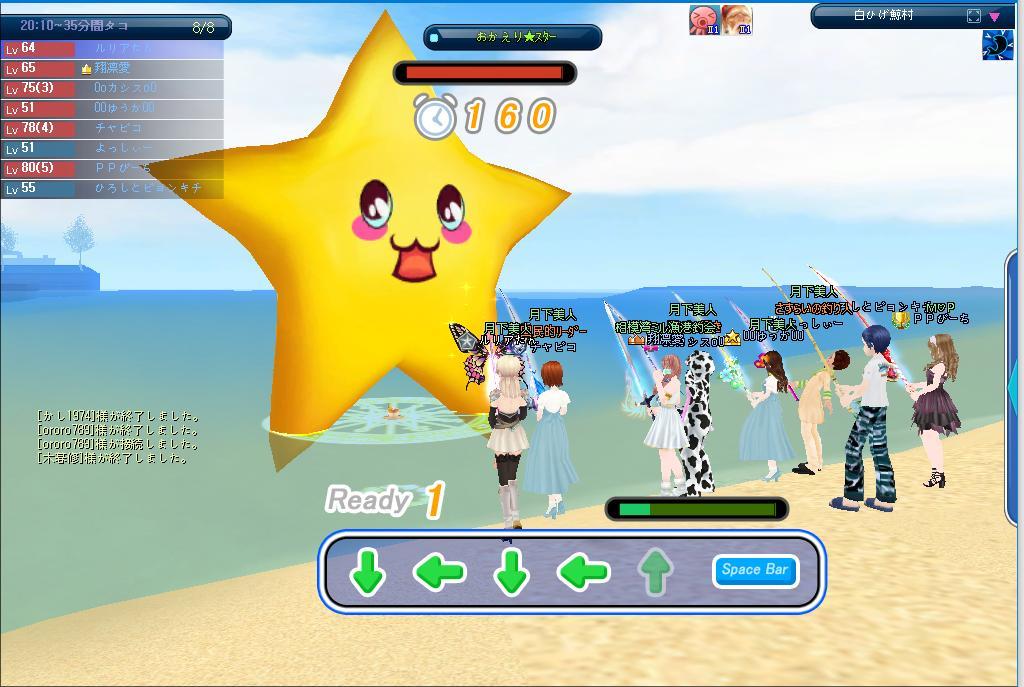The image size is (1024, 687).
Task: Choose the ひろしとピョンキチ party row
Action: coord(112,188)
